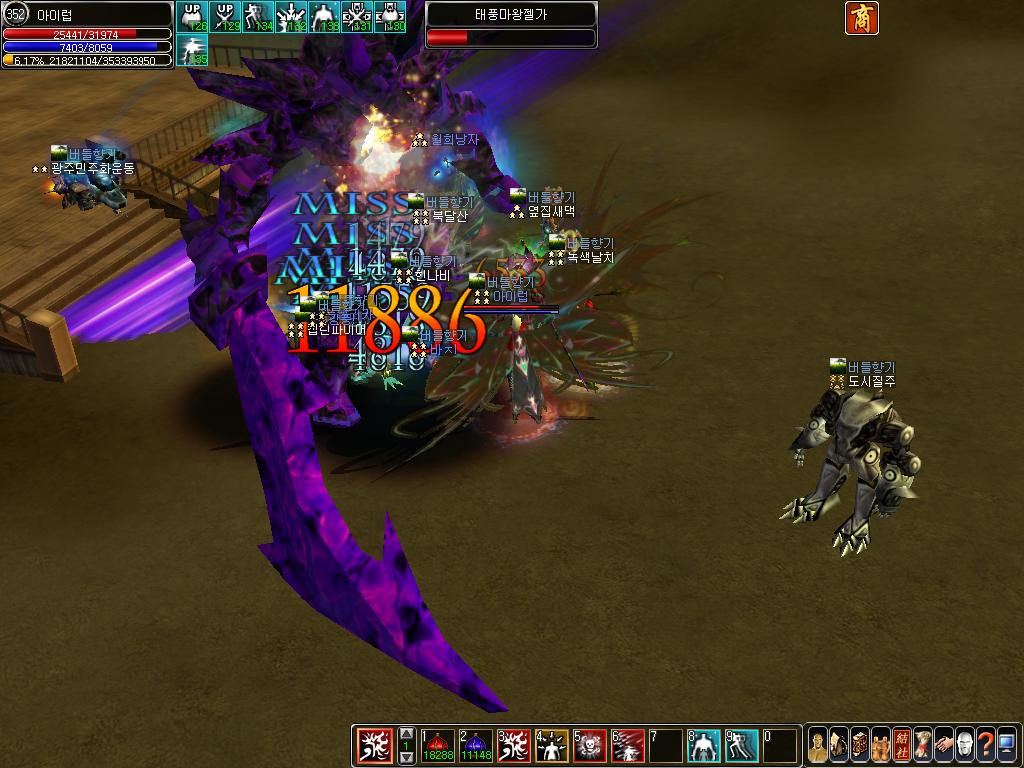Open the white face mask icon
The width and height of the screenshot is (1024, 768).
965,746
